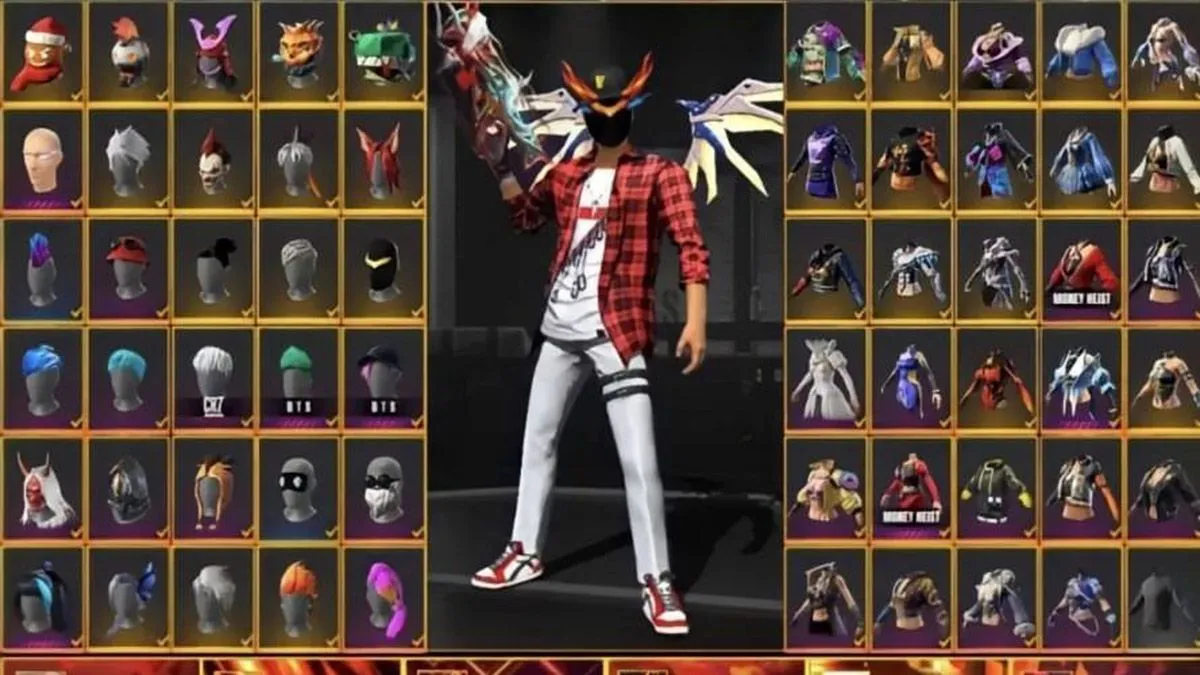This screenshot has height=675, width=1200.
Task: Equip the red mohawk clown mask
Action: click(x=214, y=159)
